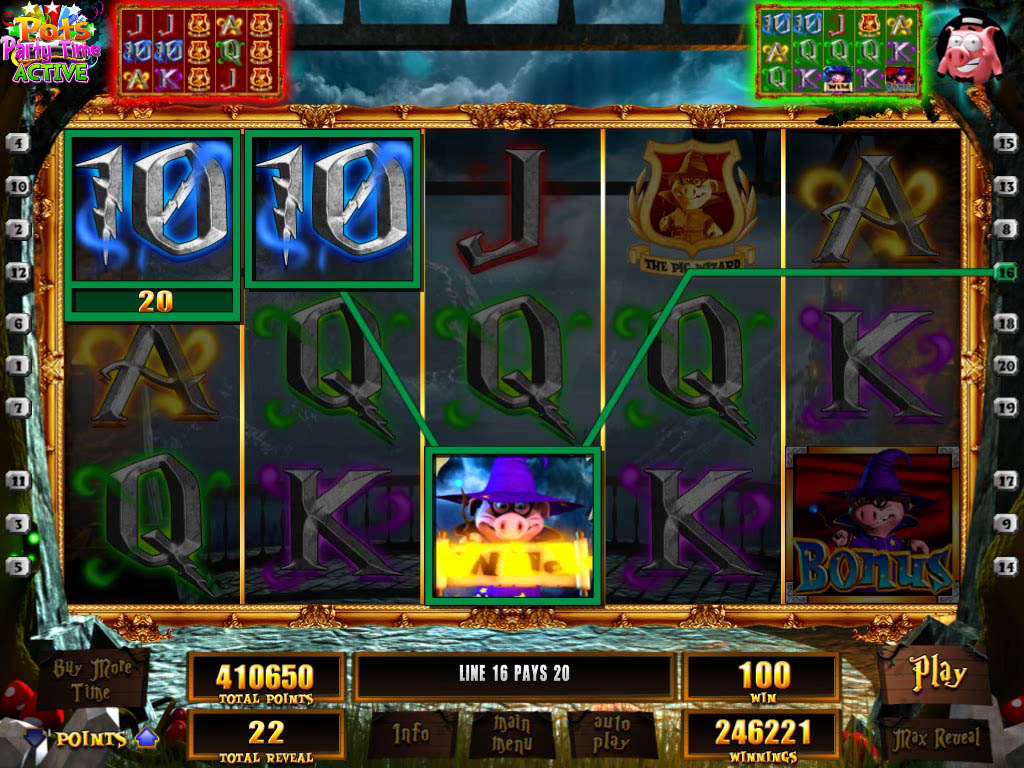
Task: Open the red pot symbol panel
Action: click(197, 50)
